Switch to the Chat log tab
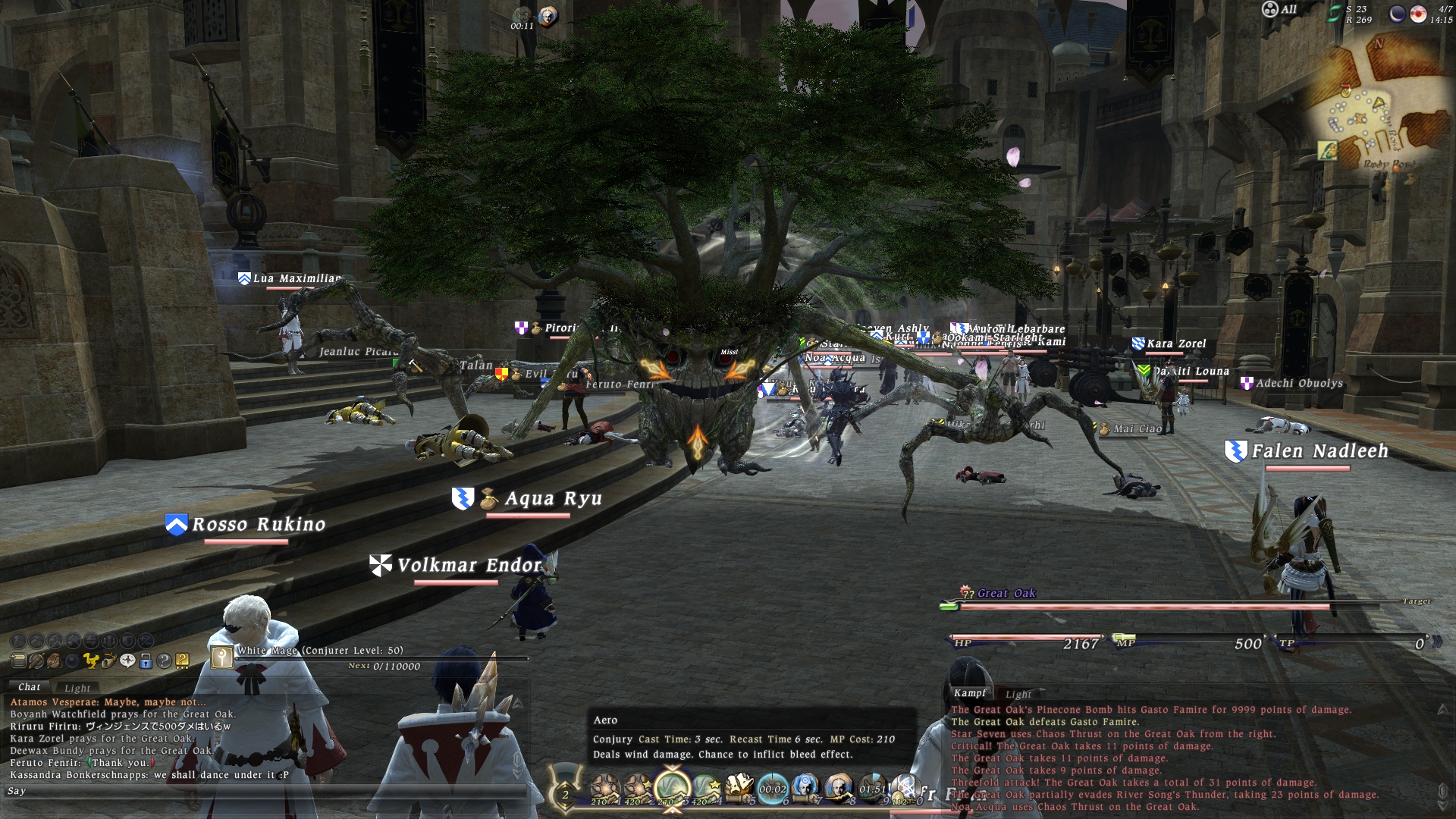The image size is (1456, 819). [x=30, y=687]
